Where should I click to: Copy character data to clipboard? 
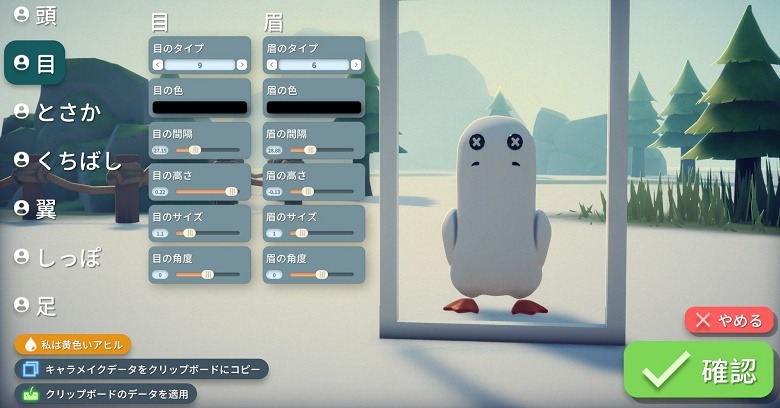tap(141, 370)
